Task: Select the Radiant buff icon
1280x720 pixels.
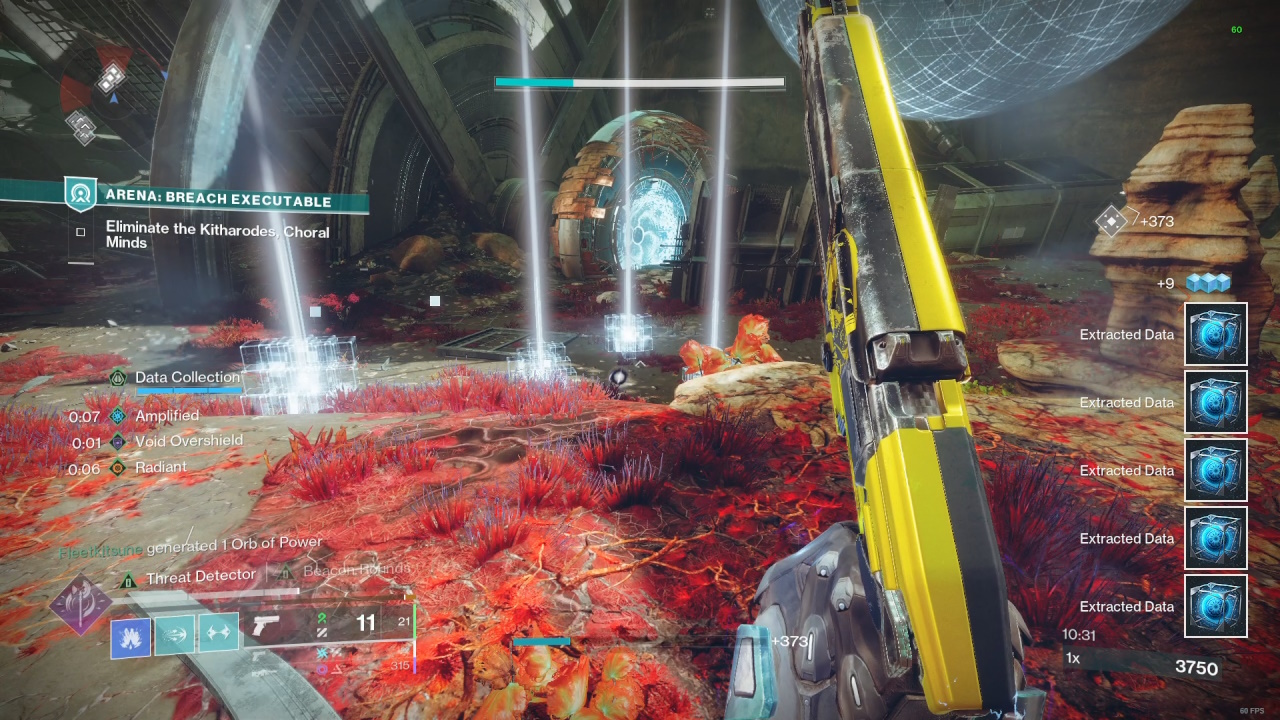Action: pyautogui.click(x=118, y=467)
